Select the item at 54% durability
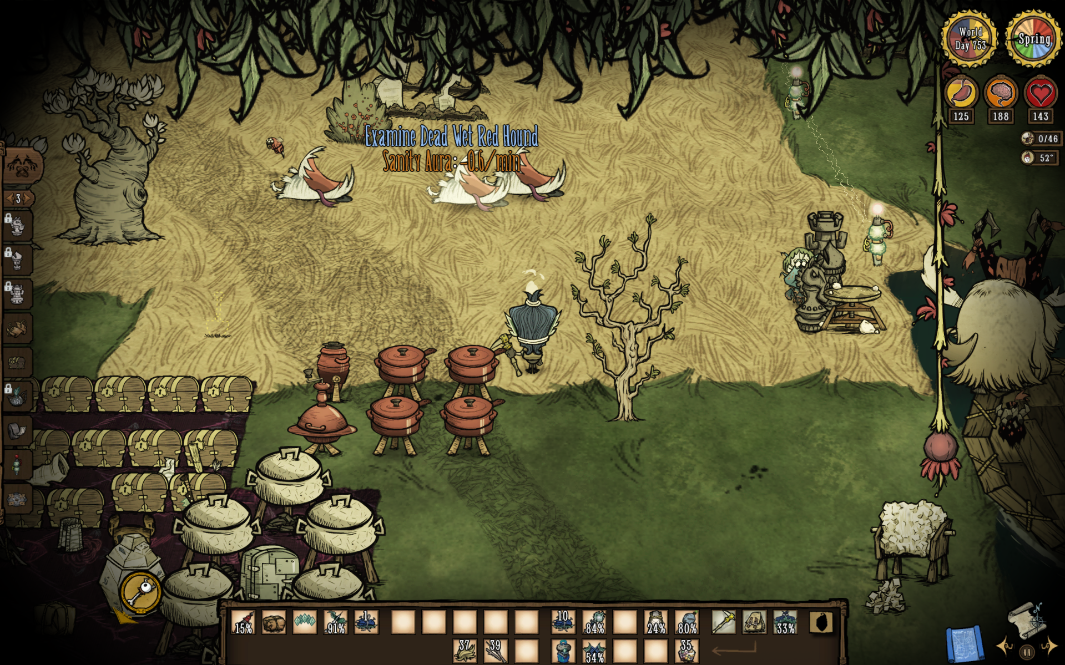This screenshot has width=1065, height=665. click(x=595, y=651)
